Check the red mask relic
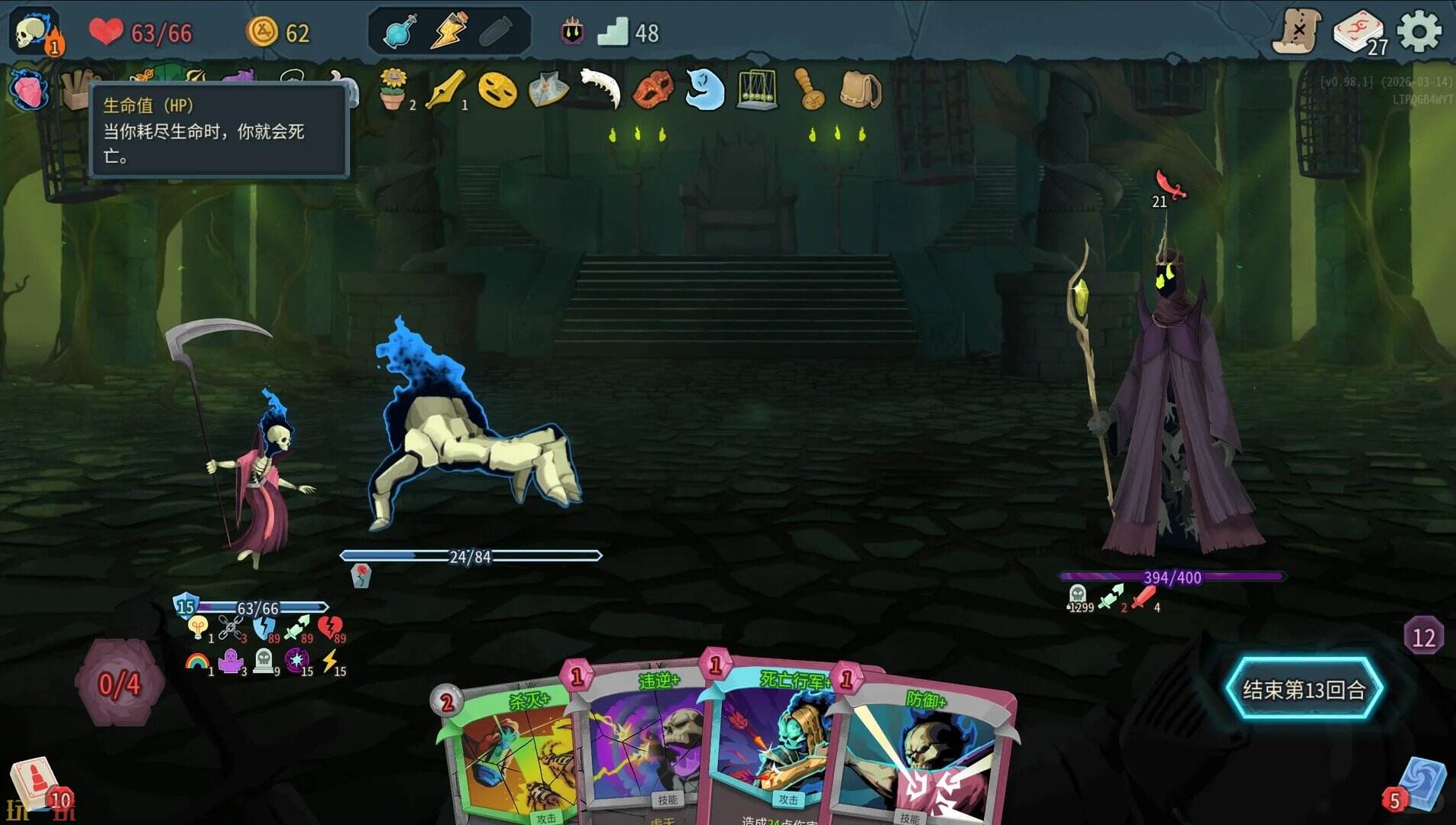This screenshot has height=825, width=1456. tap(653, 90)
